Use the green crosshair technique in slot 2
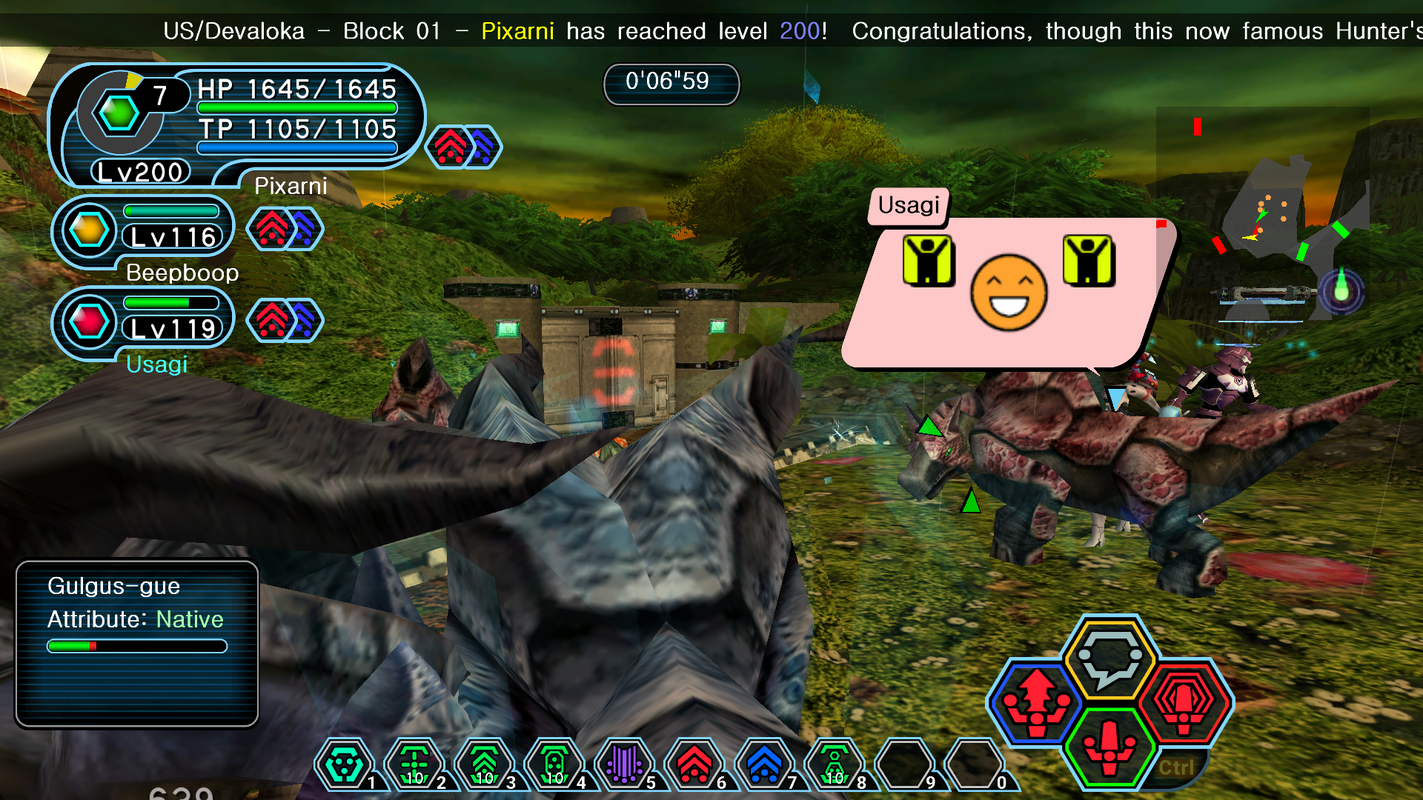1423x800 pixels. click(x=414, y=765)
